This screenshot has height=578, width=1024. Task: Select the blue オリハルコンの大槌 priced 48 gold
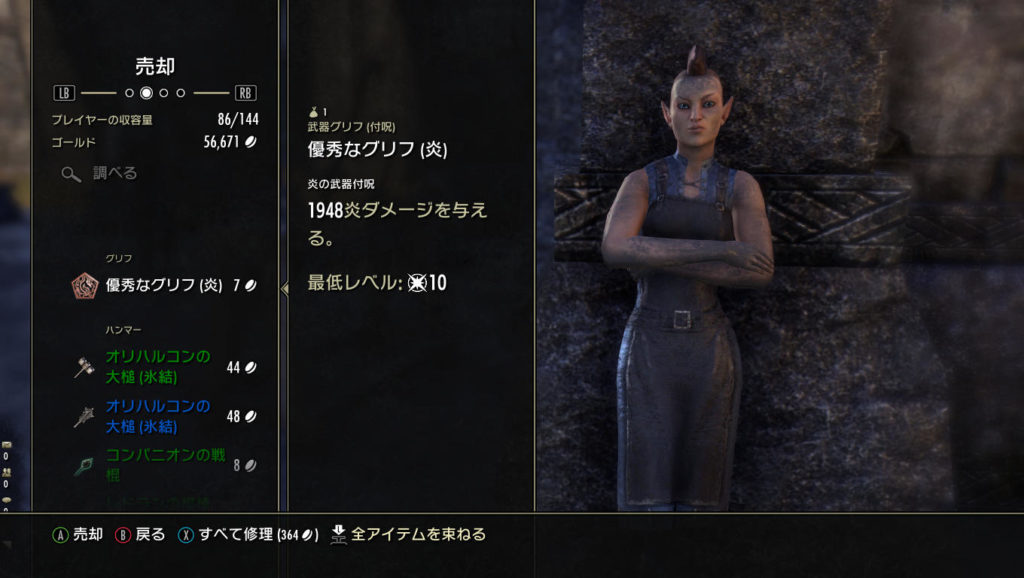click(163, 416)
